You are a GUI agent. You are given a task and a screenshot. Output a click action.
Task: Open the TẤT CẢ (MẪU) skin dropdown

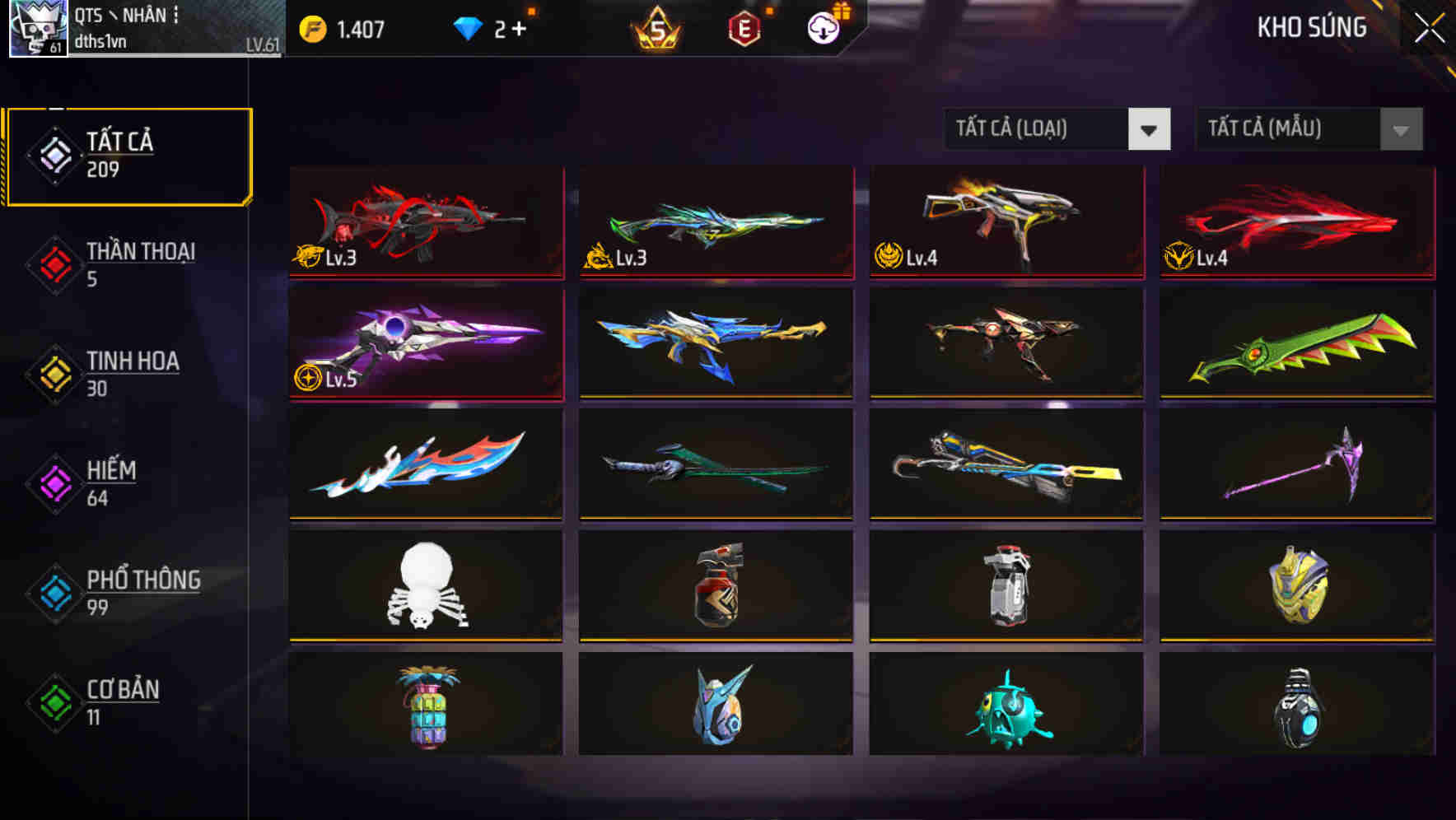click(x=1308, y=129)
